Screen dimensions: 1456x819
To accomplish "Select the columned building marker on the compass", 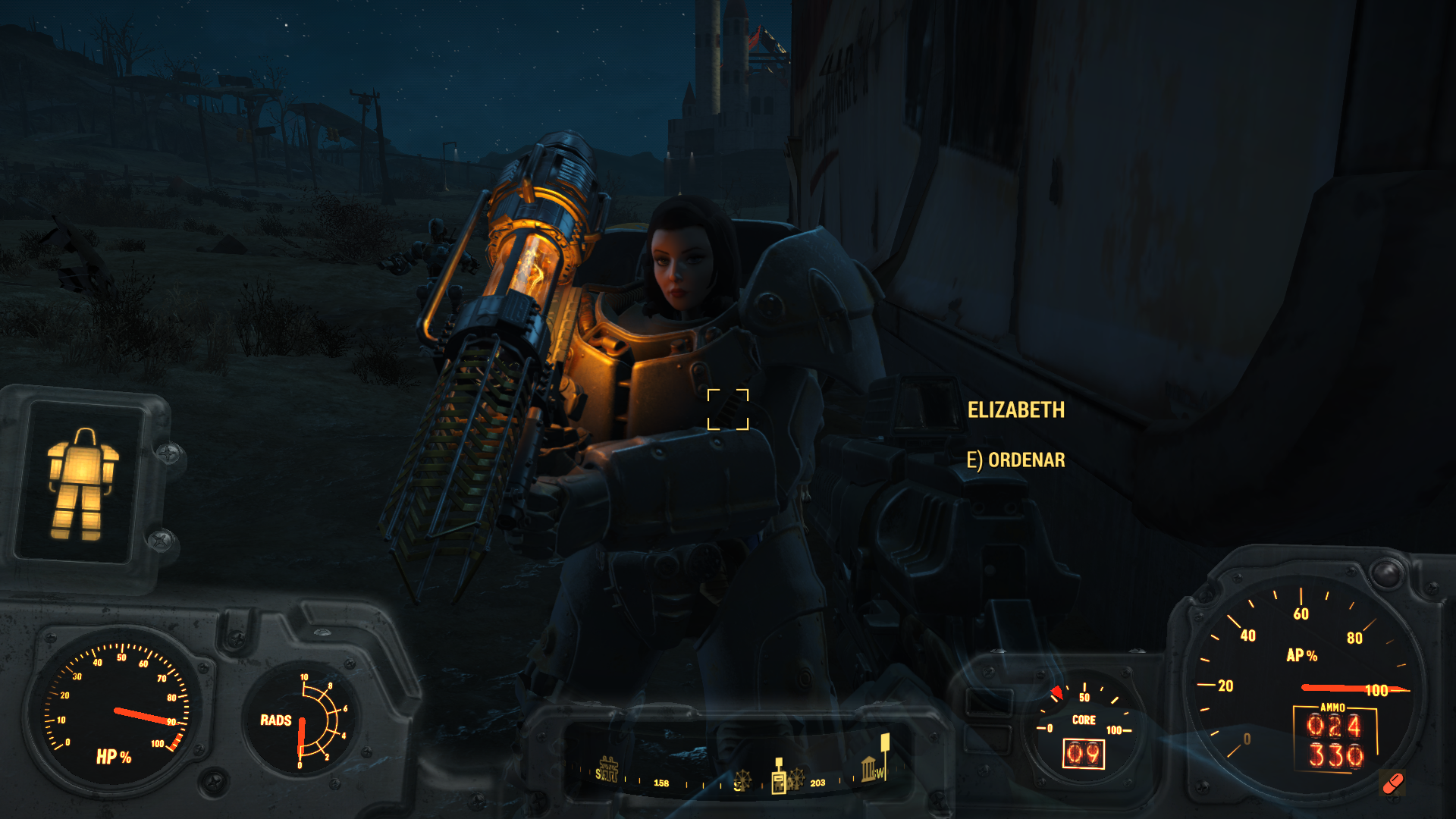I will click(869, 769).
